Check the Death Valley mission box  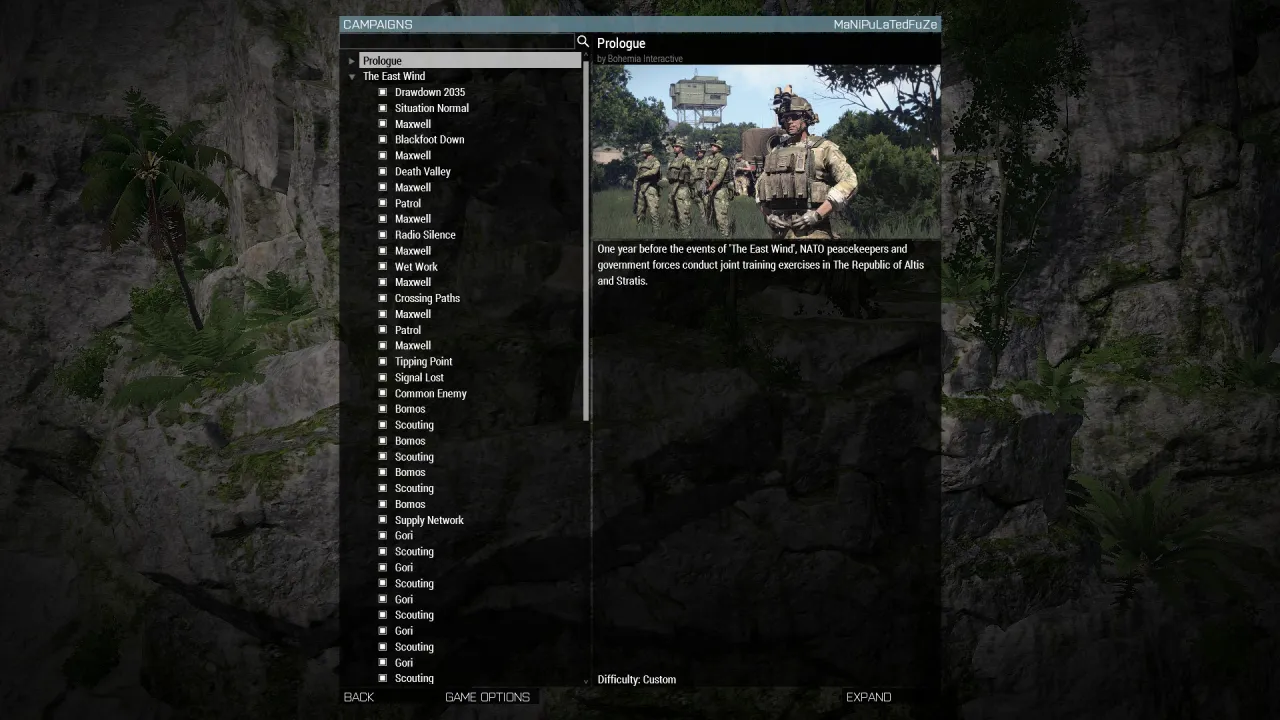pos(382,171)
